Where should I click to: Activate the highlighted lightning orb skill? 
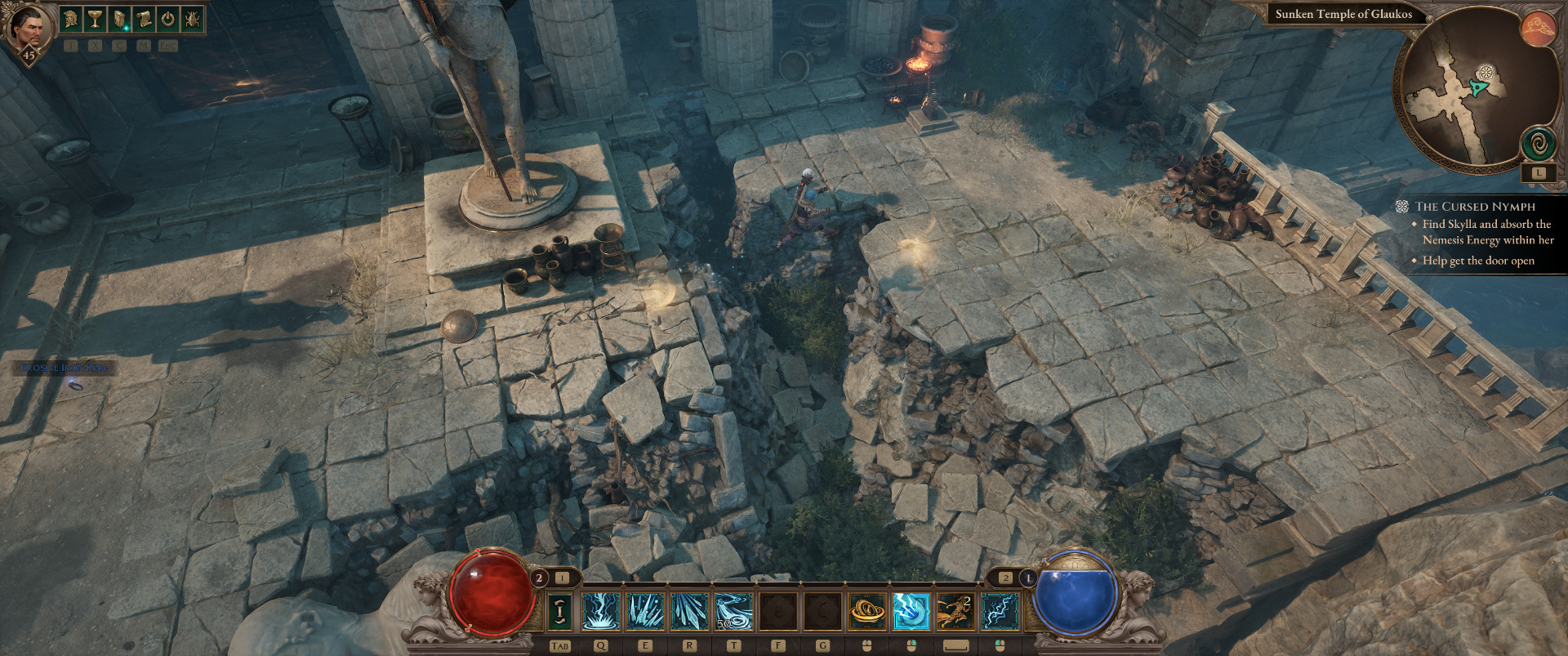pyautogui.click(x=911, y=611)
